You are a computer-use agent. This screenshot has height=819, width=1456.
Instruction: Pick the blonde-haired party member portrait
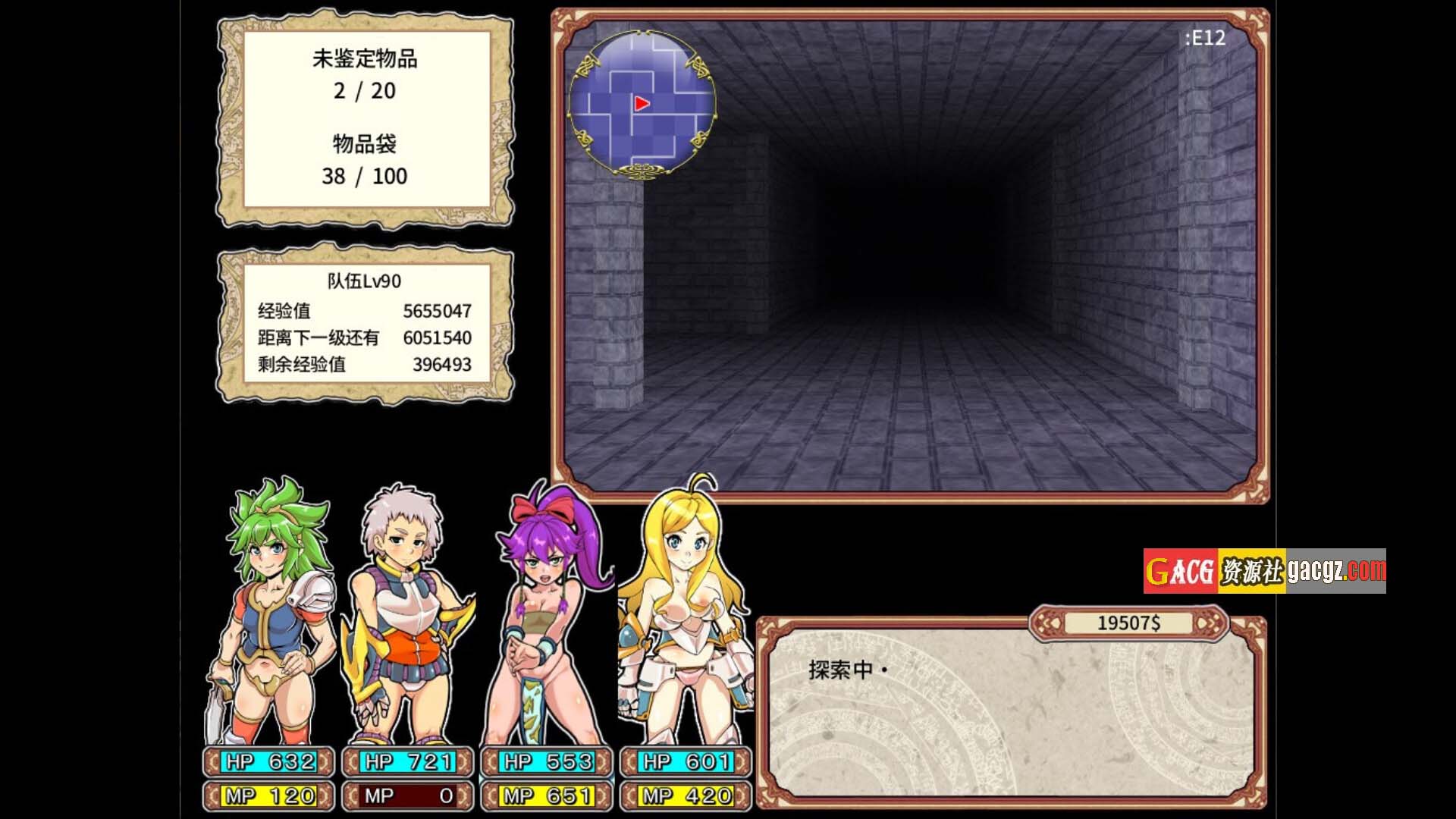(x=684, y=614)
